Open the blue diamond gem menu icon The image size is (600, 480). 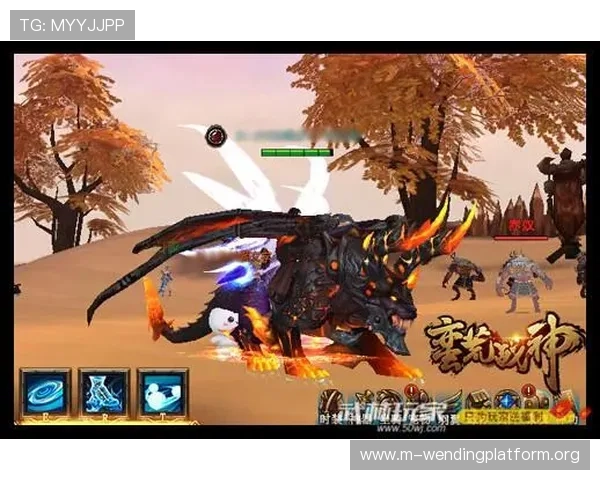pos(507,400)
